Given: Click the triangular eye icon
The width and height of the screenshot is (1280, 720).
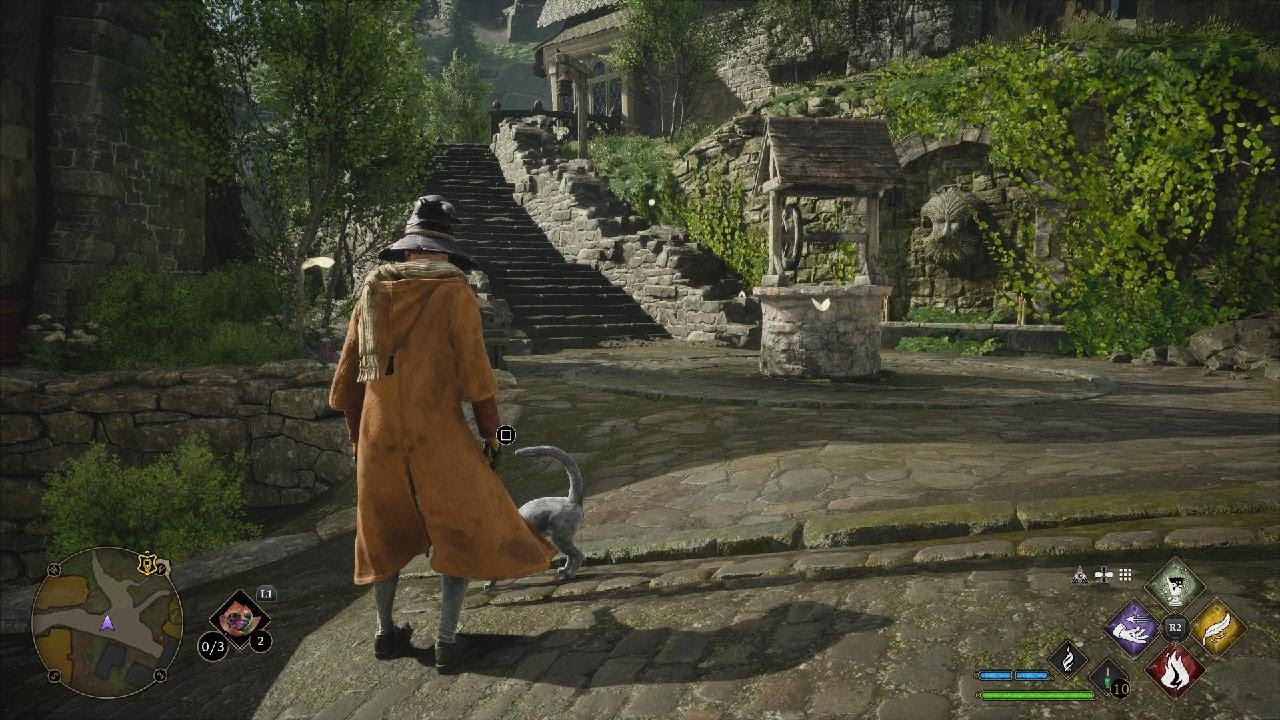Looking at the screenshot, I should point(1080,575).
